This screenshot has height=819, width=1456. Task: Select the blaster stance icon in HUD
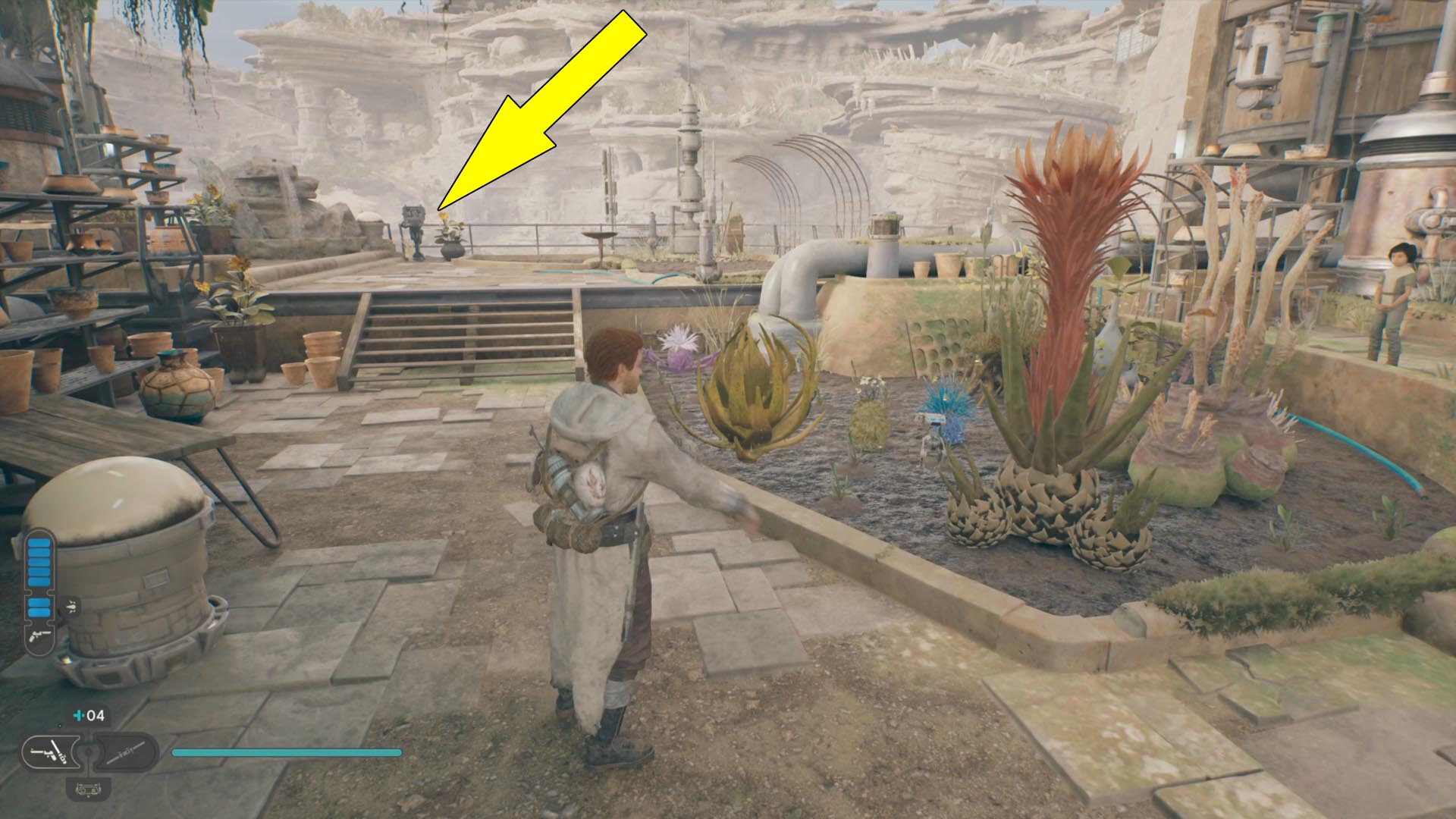tap(51, 753)
